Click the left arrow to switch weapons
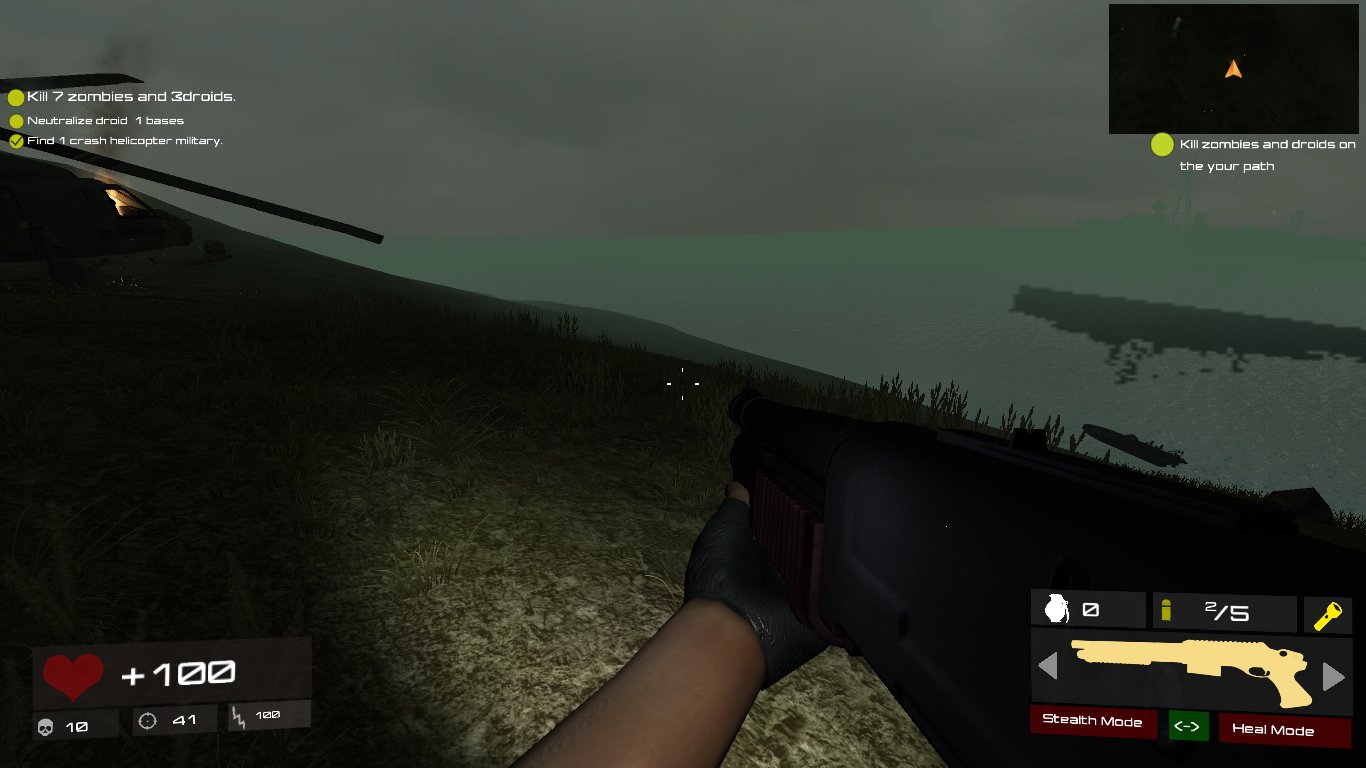Viewport: 1366px width, 768px height. pyautogui.click(x=1047, y=667)
